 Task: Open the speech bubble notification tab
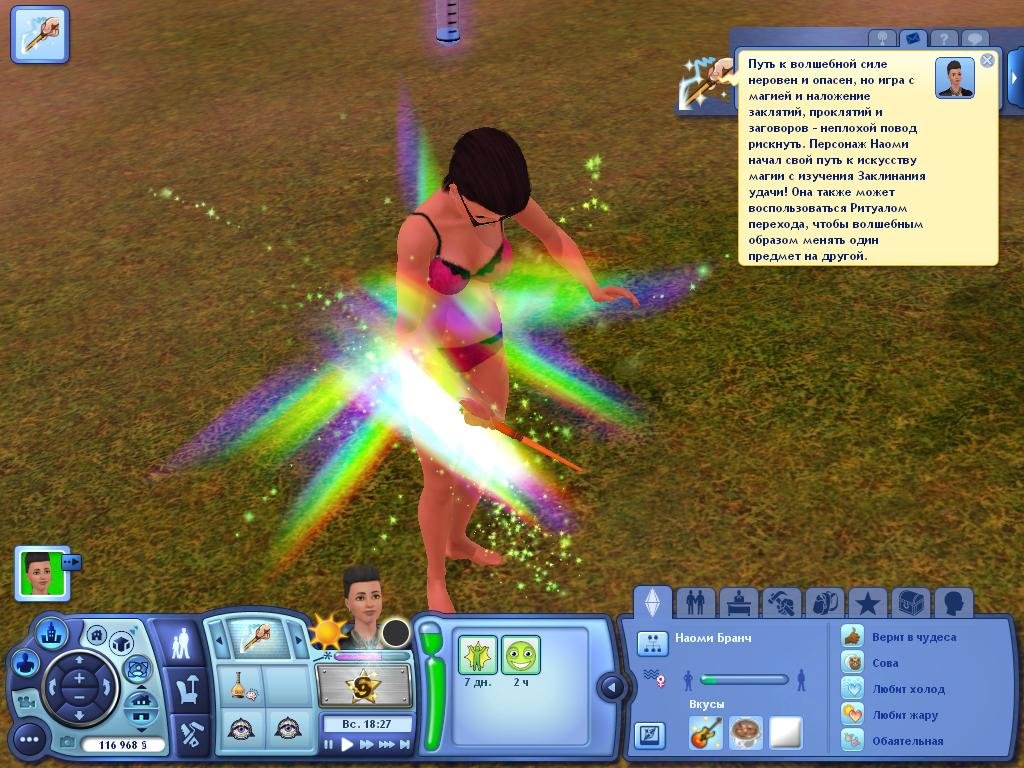click(x=973, y=39)
